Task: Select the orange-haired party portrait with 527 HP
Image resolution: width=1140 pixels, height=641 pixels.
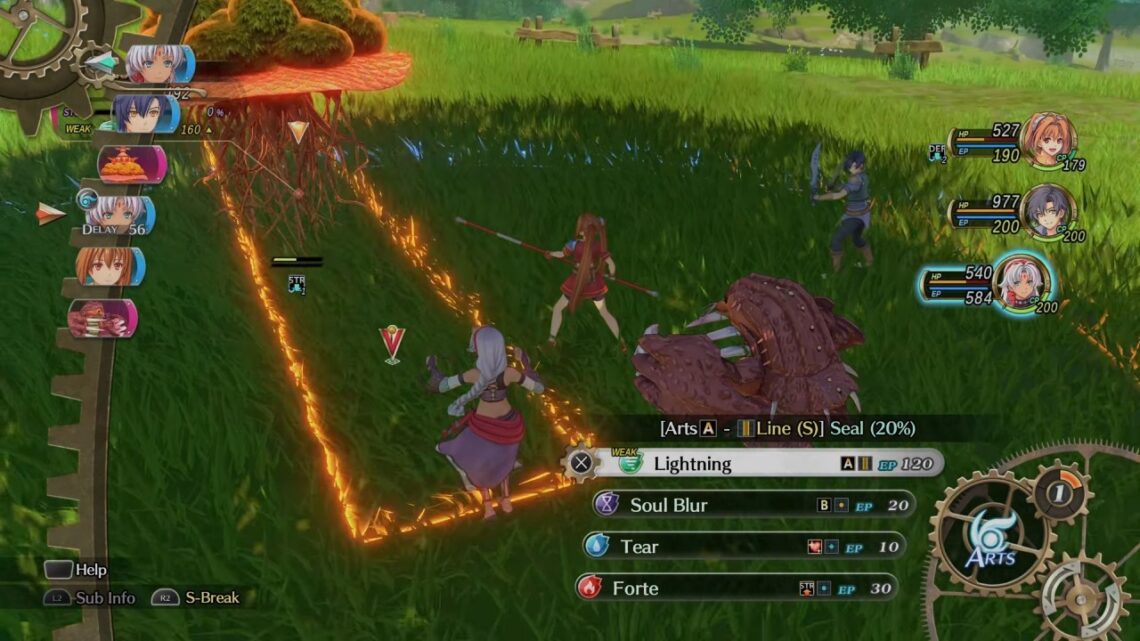Action: pyautogui.click(x=1047, y=139)
